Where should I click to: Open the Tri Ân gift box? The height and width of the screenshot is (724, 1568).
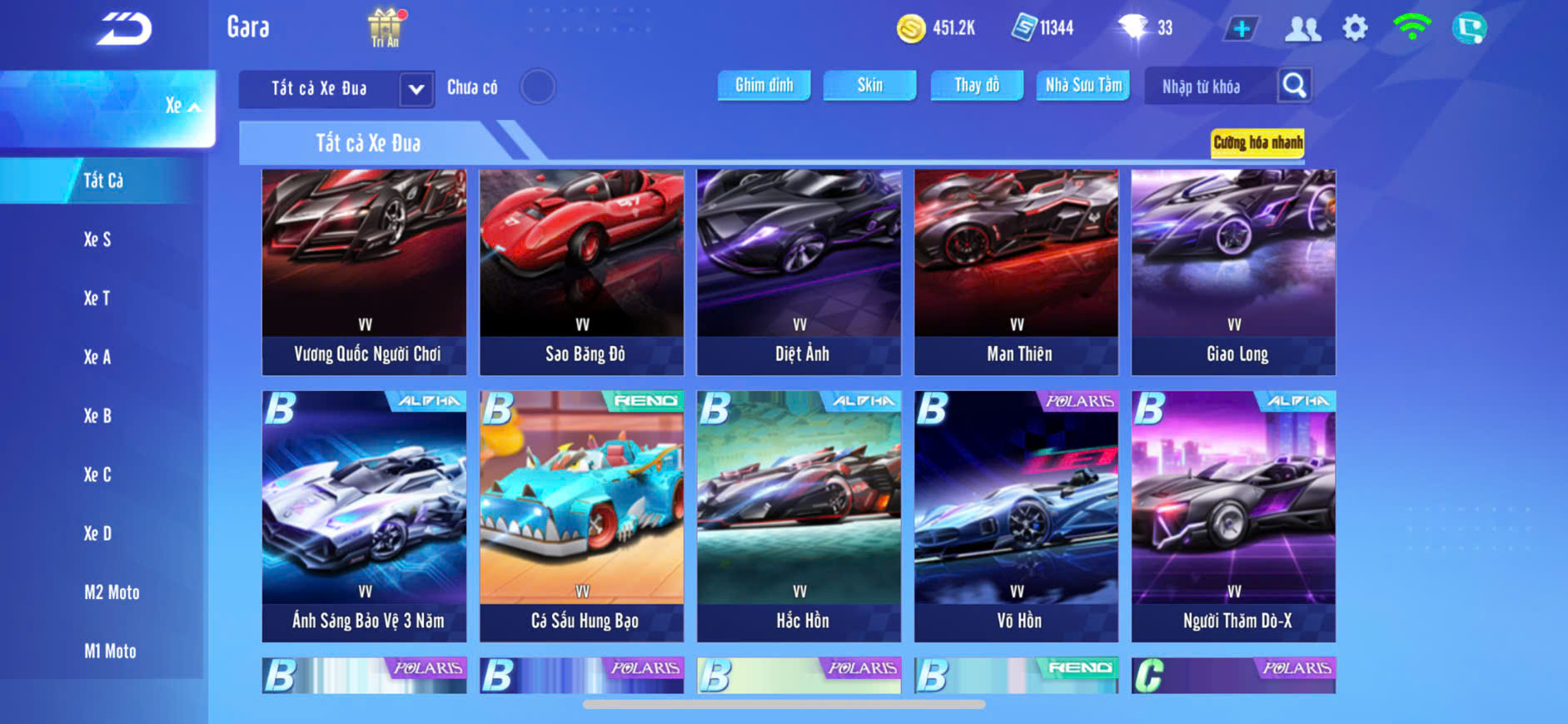point(385,27)
